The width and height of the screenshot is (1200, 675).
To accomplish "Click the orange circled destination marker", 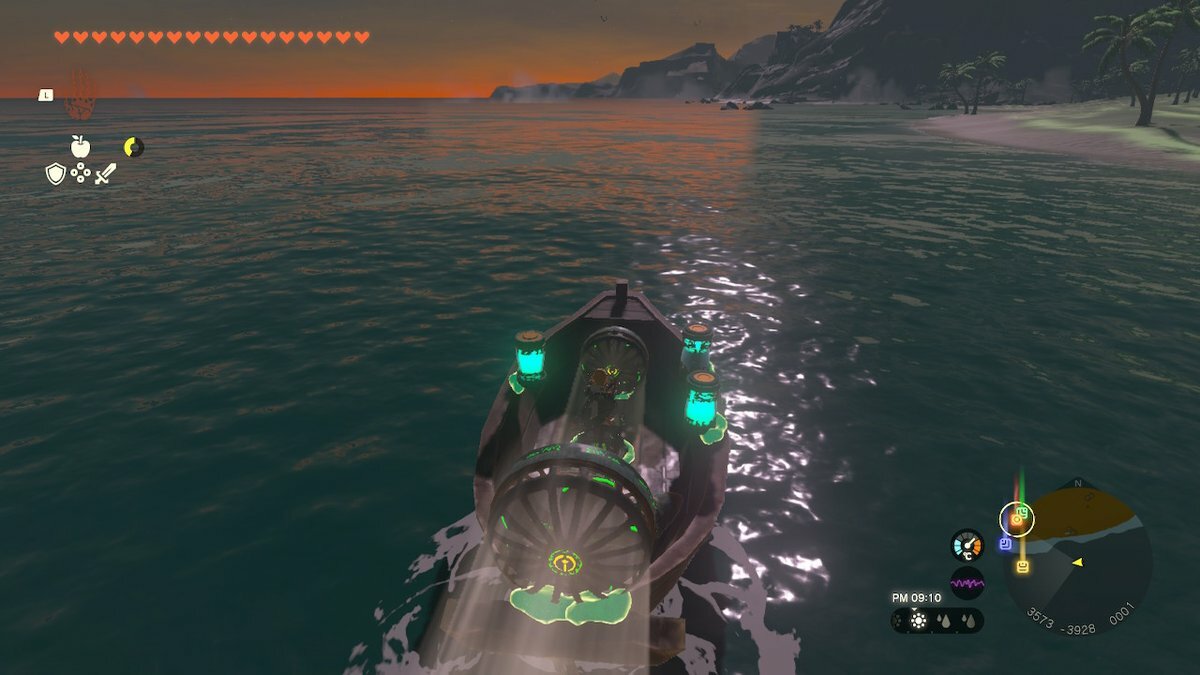I will (x=1016, y=519).
